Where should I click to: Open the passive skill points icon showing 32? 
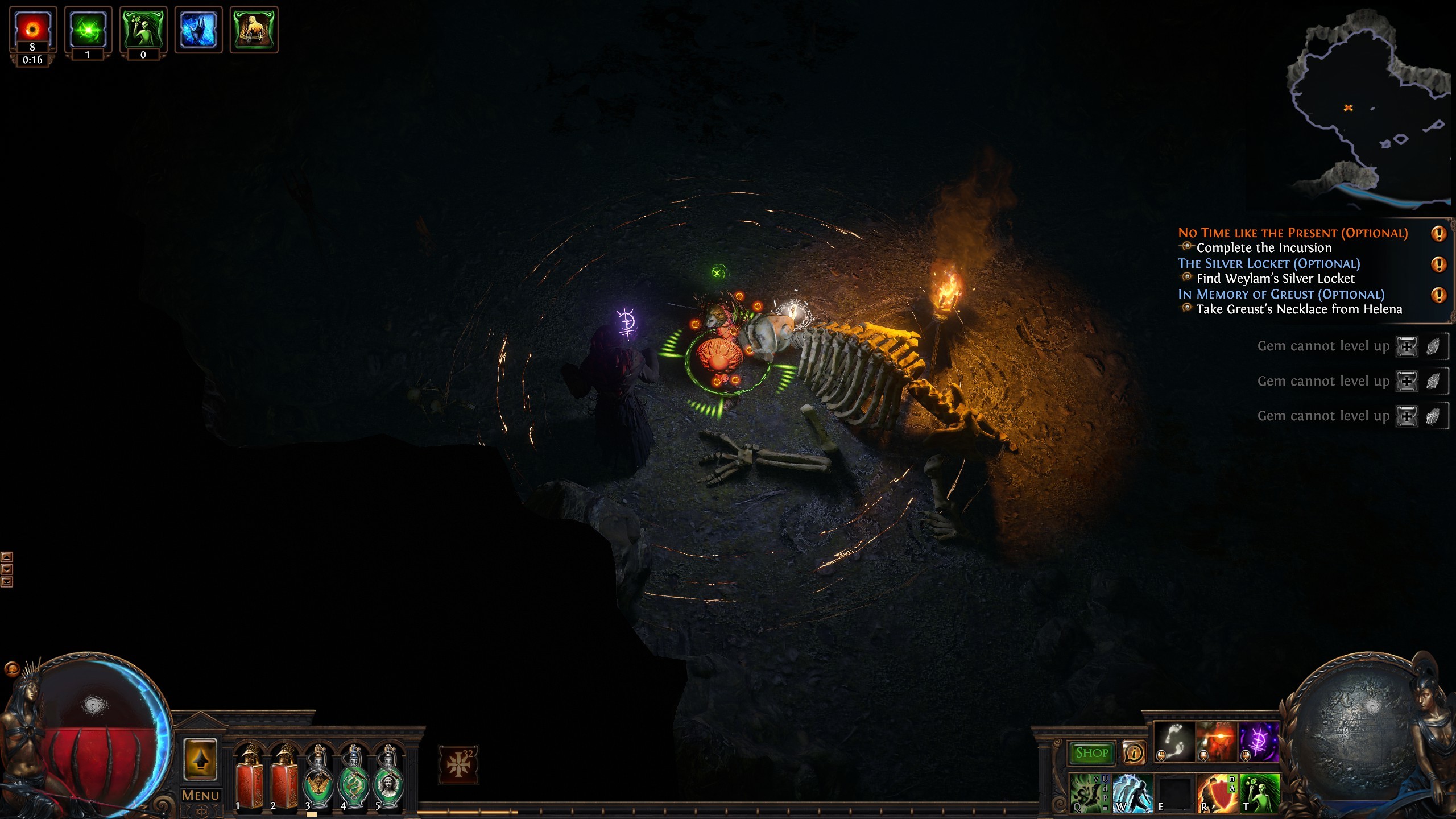click(458, 764)
